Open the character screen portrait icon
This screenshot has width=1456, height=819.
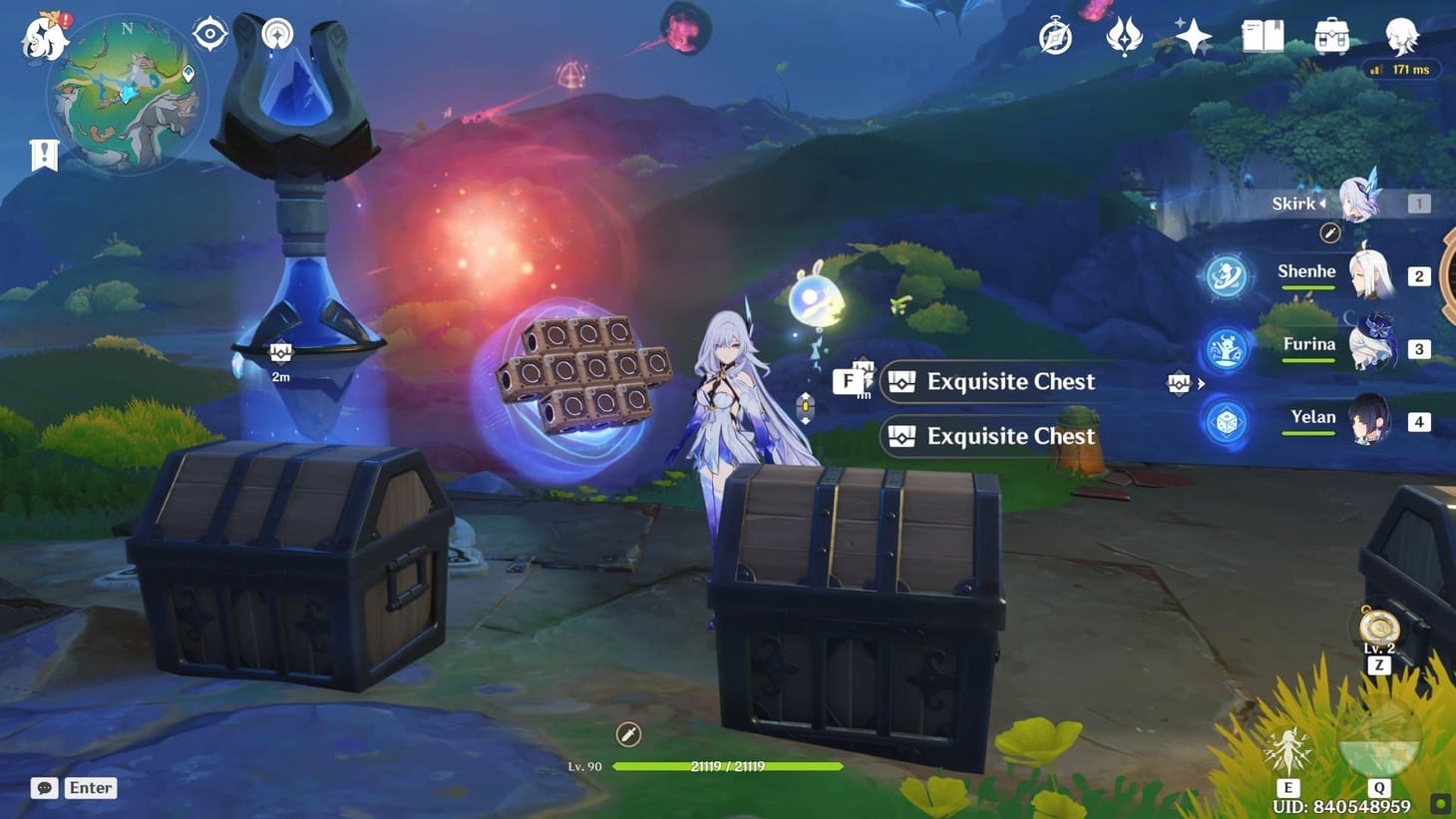coord(1401,36)
